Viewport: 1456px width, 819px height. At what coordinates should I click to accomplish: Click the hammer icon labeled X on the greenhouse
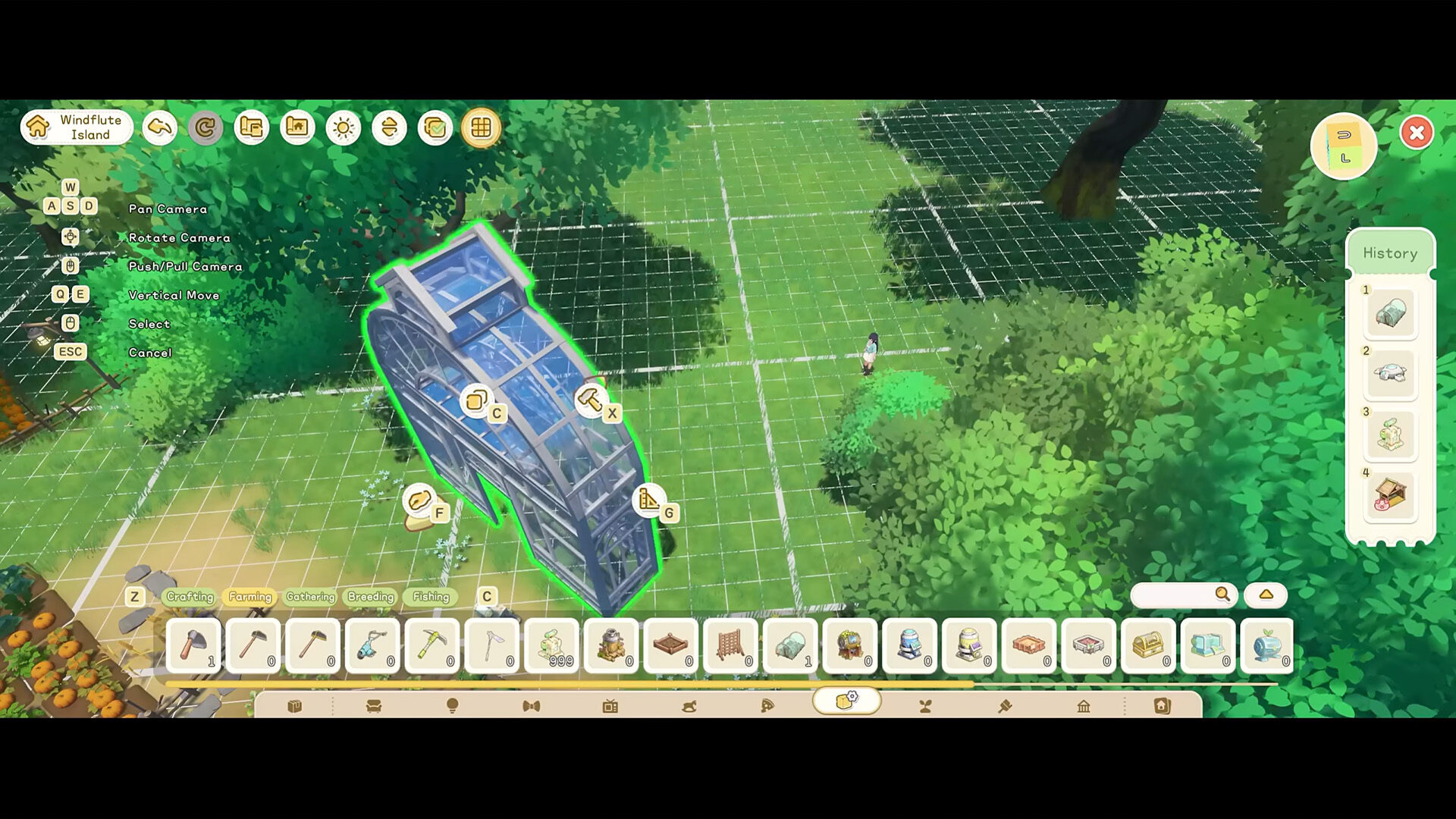pos(591,402)
